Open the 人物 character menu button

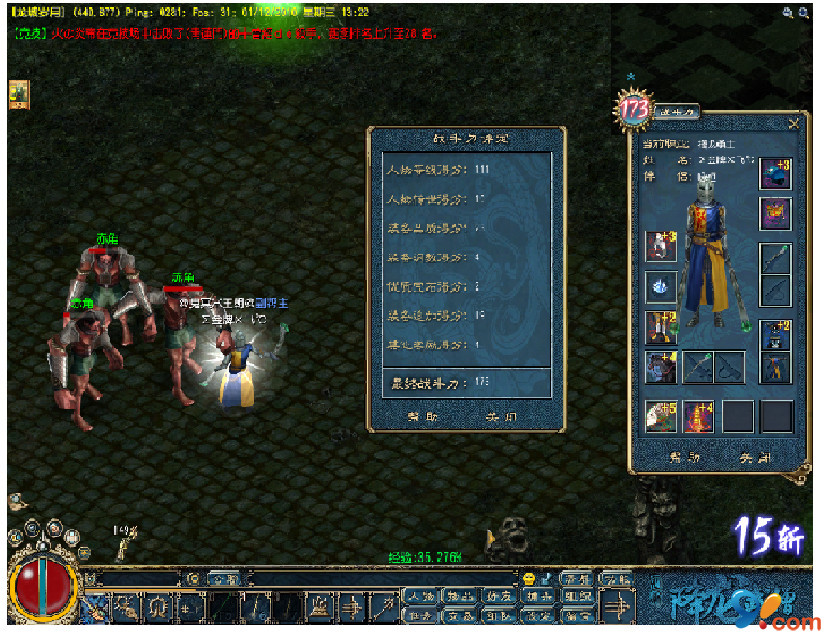point(420,597)
